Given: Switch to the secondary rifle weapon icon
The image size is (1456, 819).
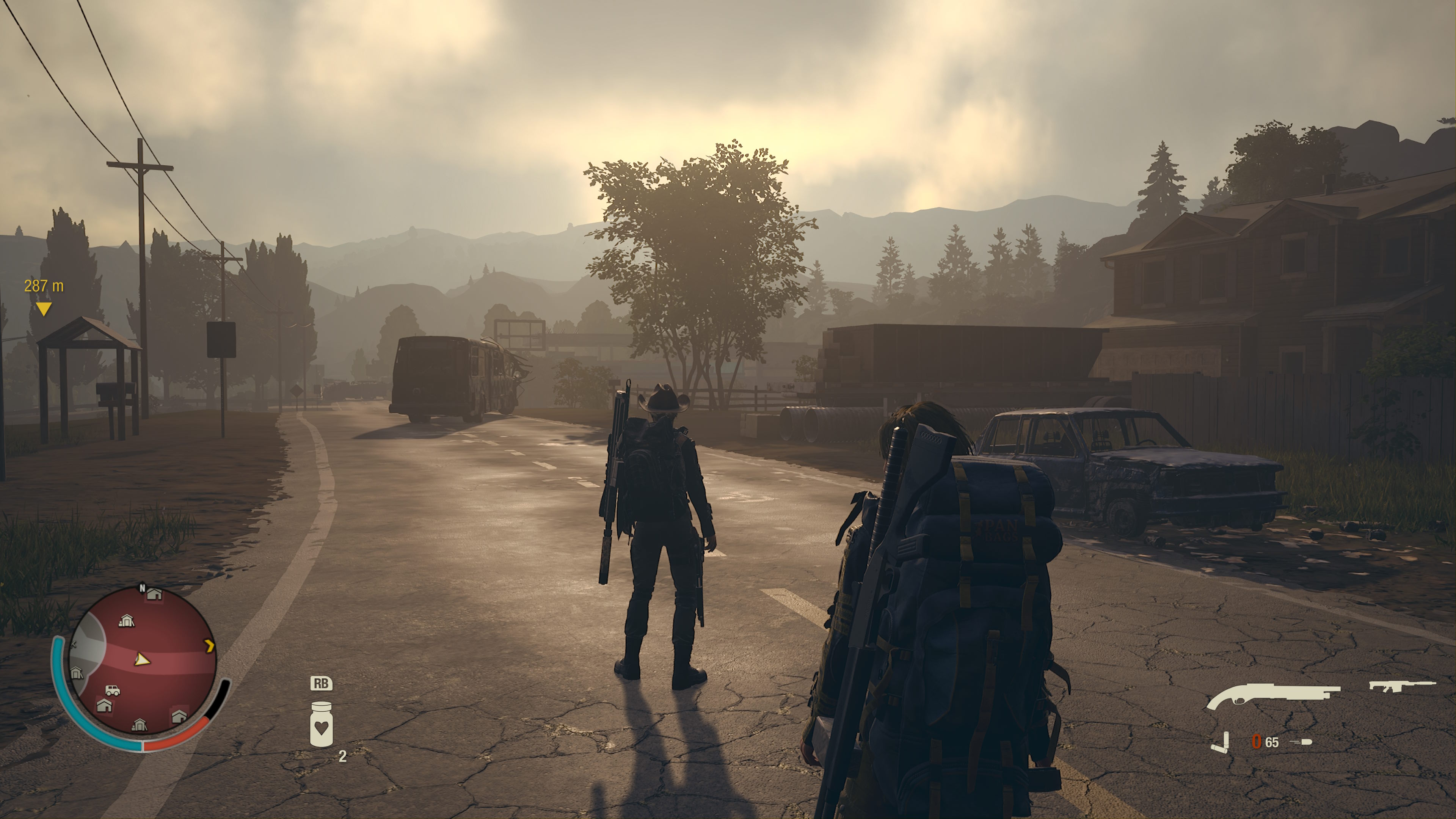Looking at the screenshot, I should coord(1401,686).
